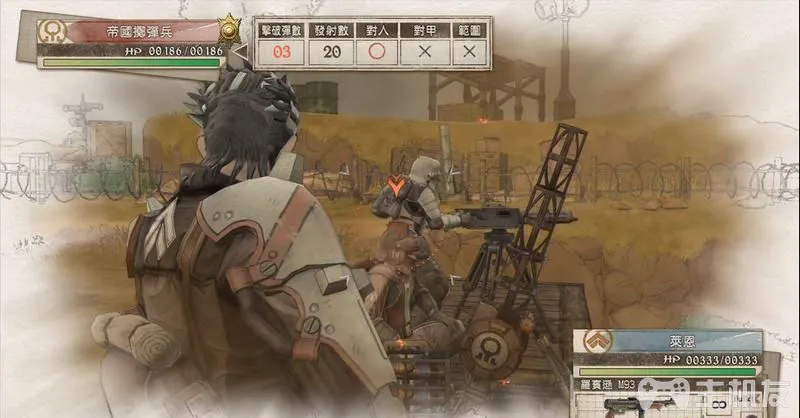Click the orange target marker on the enemy
The height and width of the screenshot is (418, 800).
click(398, 185)
